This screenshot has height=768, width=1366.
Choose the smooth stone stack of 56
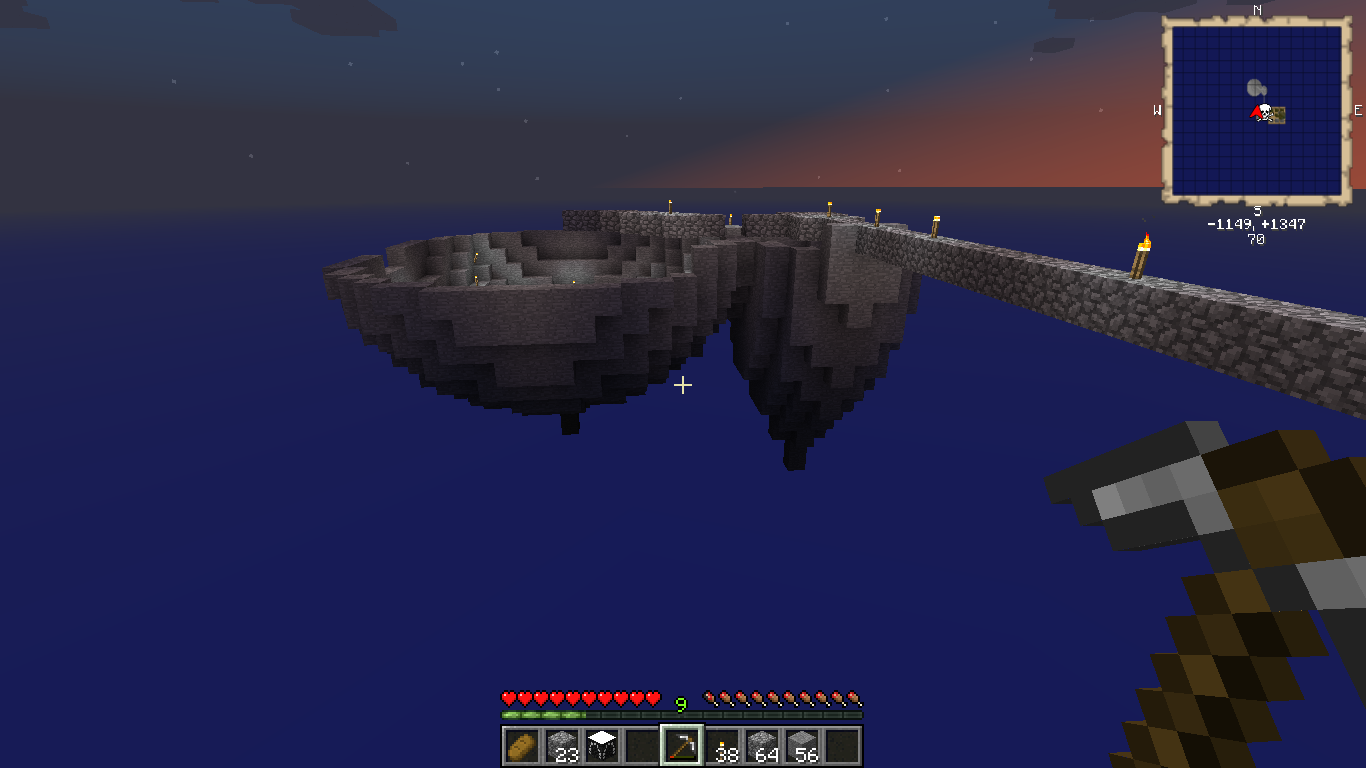(802, 746)
